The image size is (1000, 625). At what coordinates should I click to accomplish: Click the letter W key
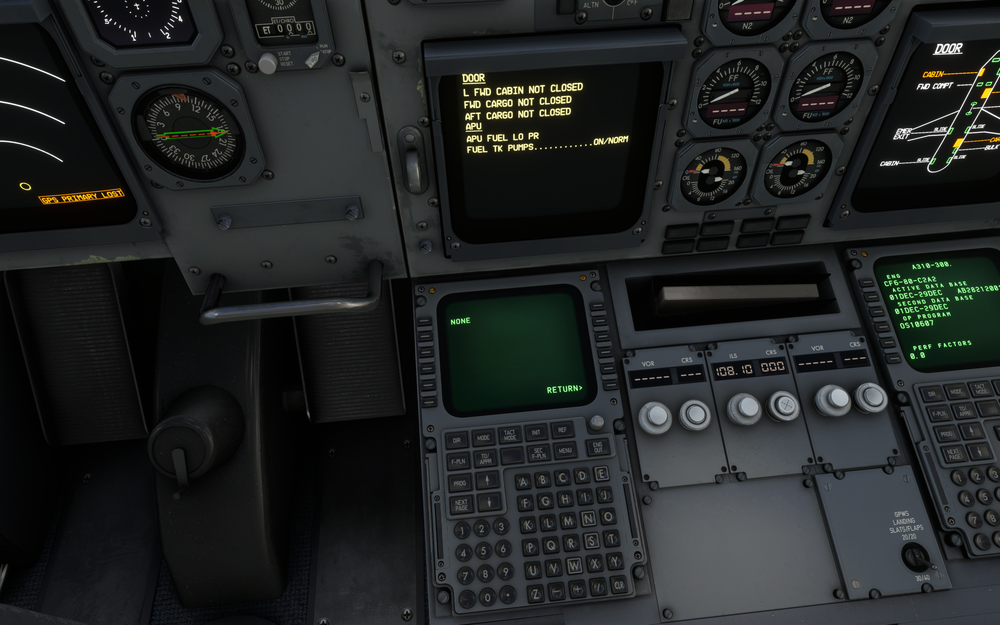(x=575, y=565)
